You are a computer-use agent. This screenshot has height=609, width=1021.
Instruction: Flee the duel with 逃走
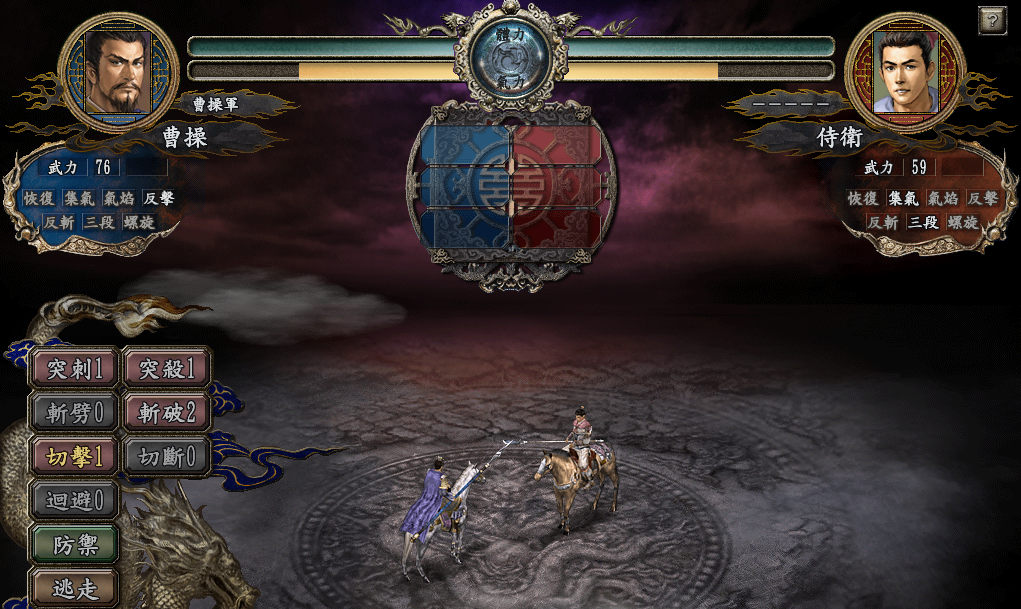tap(75, 588)
